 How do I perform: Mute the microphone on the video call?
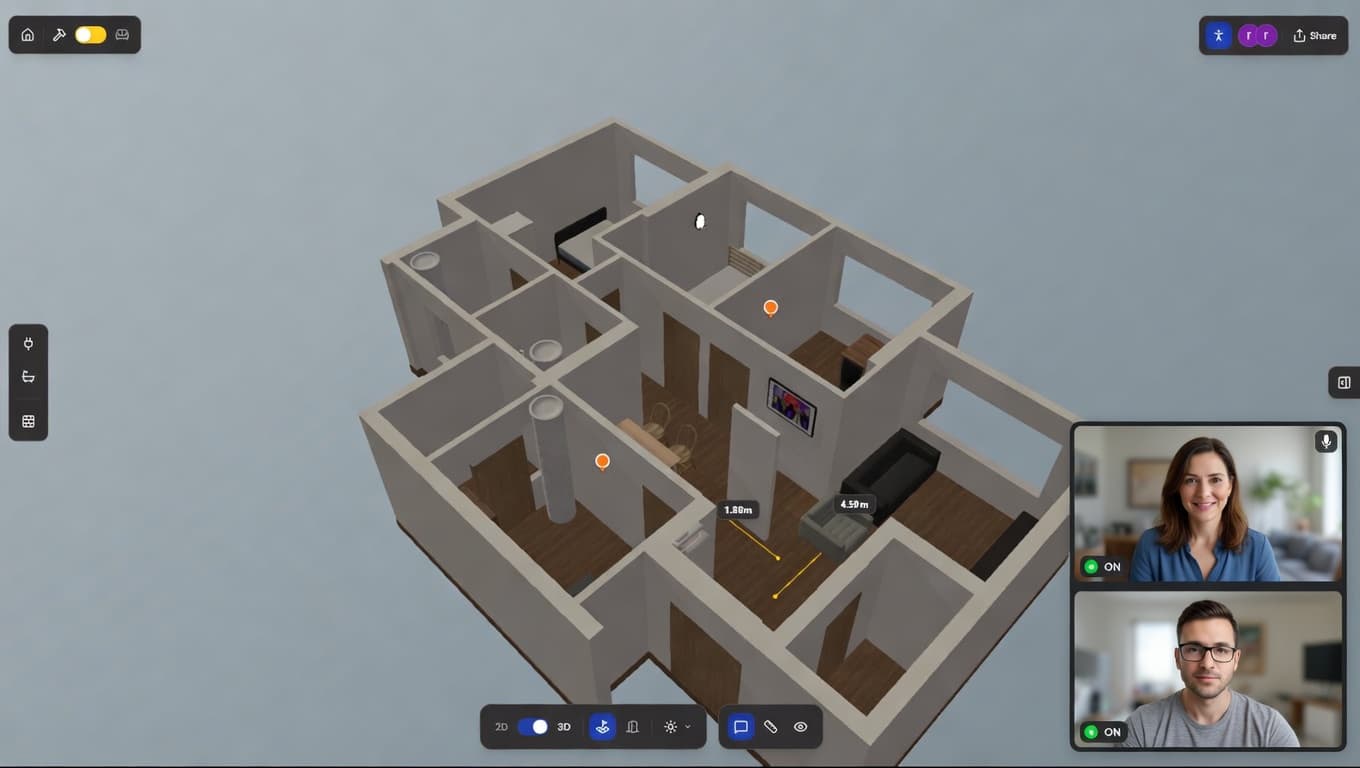[x=1326, y=441]
